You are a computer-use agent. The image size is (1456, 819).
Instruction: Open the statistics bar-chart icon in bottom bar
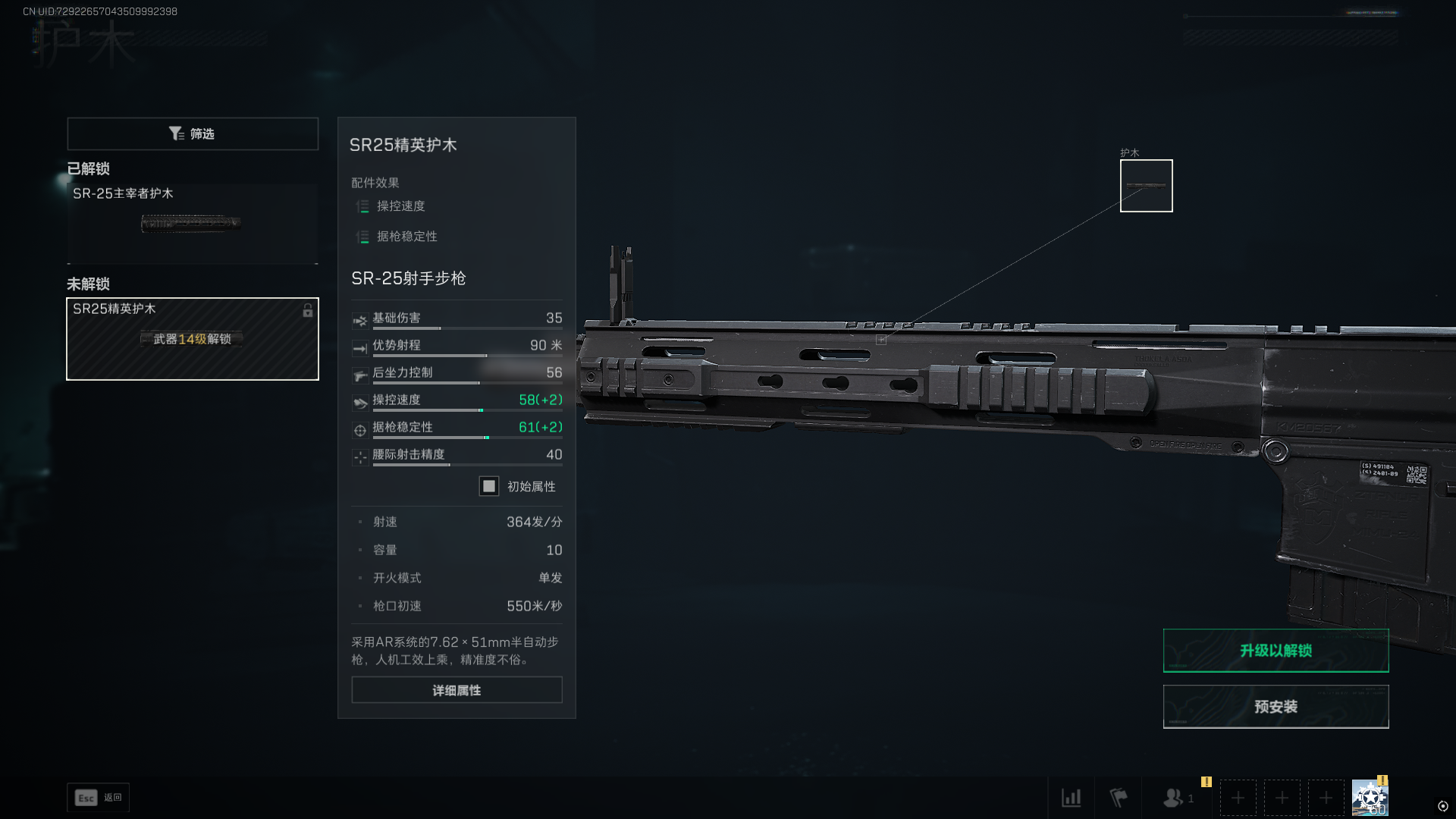tap(1072, 798)
